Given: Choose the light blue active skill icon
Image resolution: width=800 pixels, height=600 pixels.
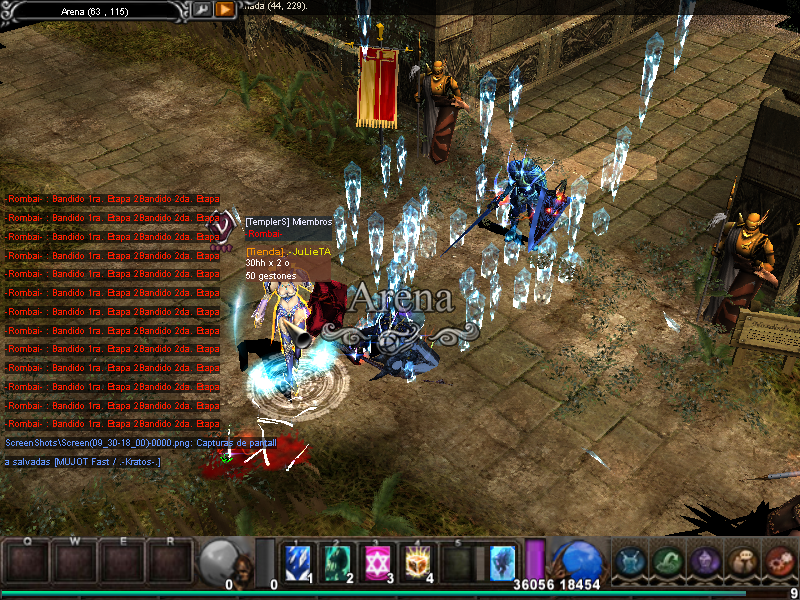Looking at the screenshot, I should [502, 562].
